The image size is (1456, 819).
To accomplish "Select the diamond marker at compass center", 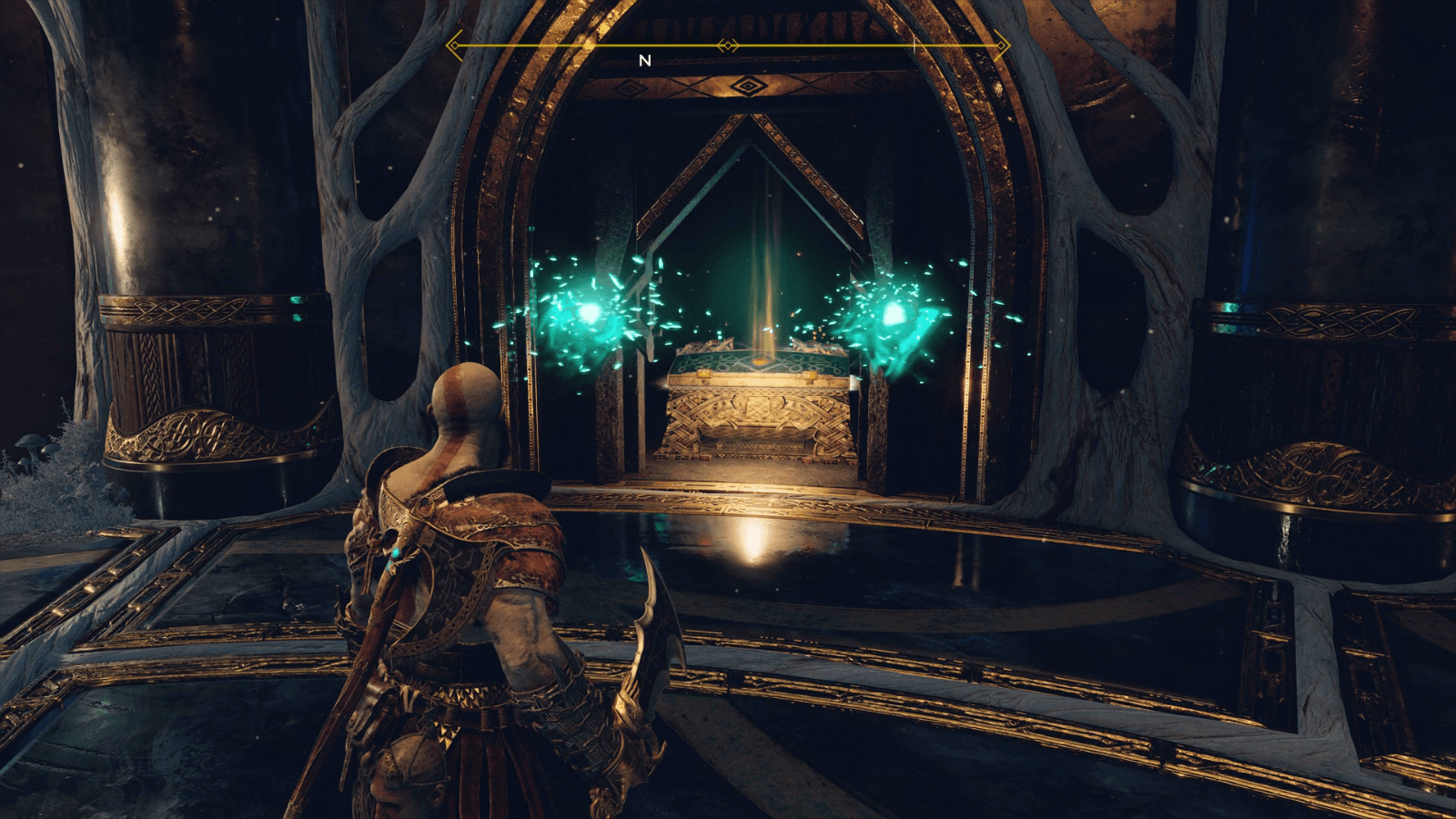I will (x=728, y=44).
